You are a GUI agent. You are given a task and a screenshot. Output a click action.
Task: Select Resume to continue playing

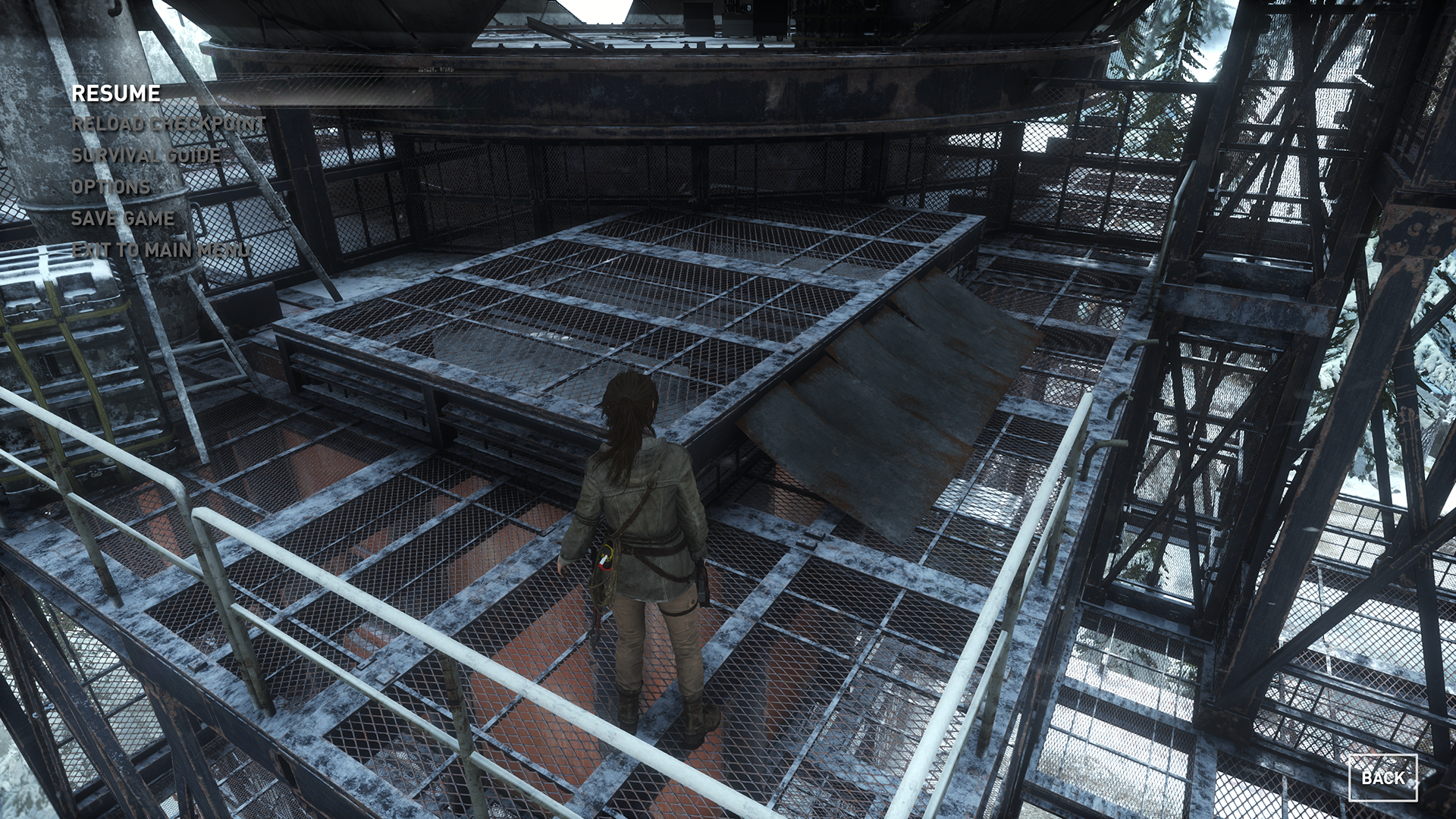click(116, 93)
